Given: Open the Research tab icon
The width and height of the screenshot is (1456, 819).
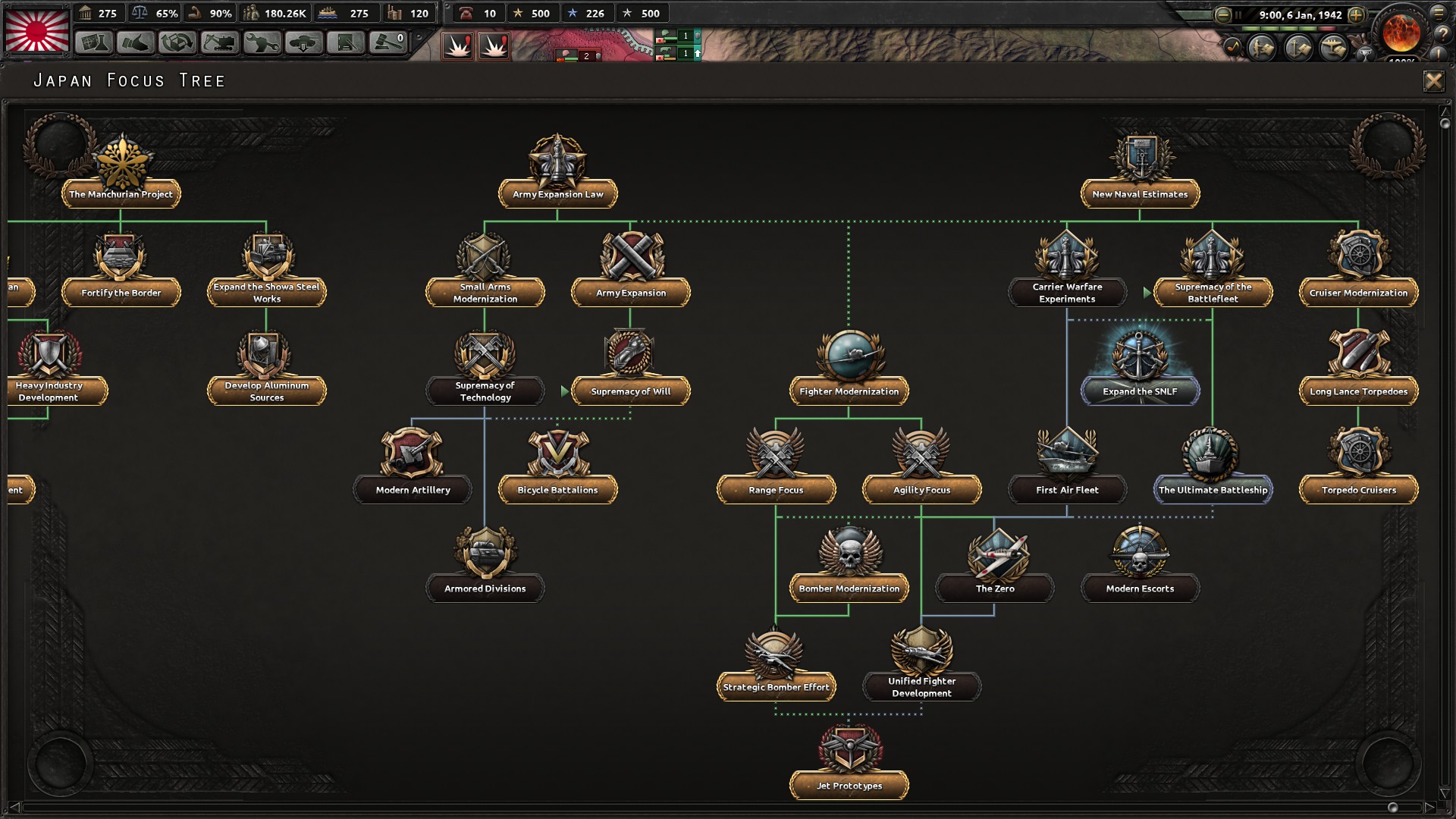Looking at the screenshot, I should coord(93,42).
